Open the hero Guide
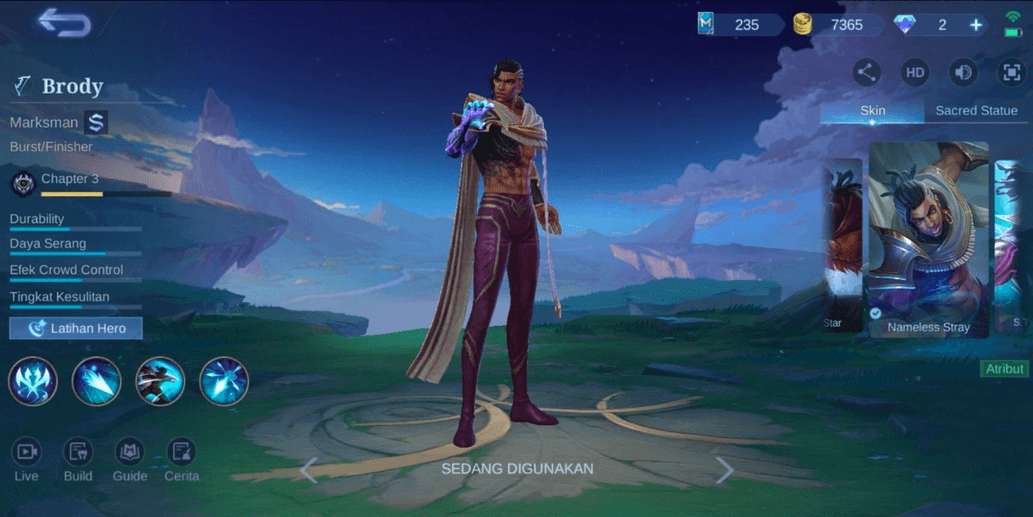The image size is (1033, 517). coord(130,461)
